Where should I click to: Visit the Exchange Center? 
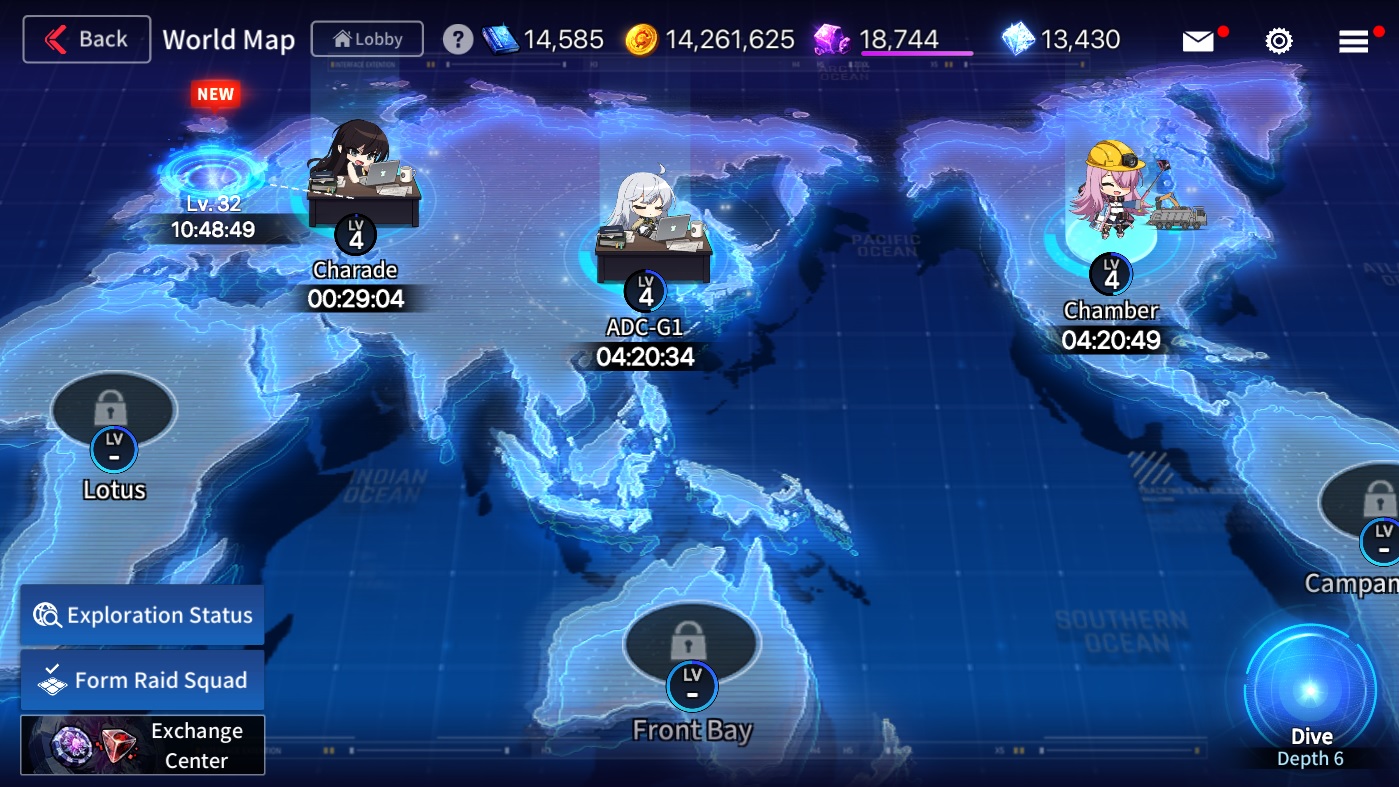142,745
